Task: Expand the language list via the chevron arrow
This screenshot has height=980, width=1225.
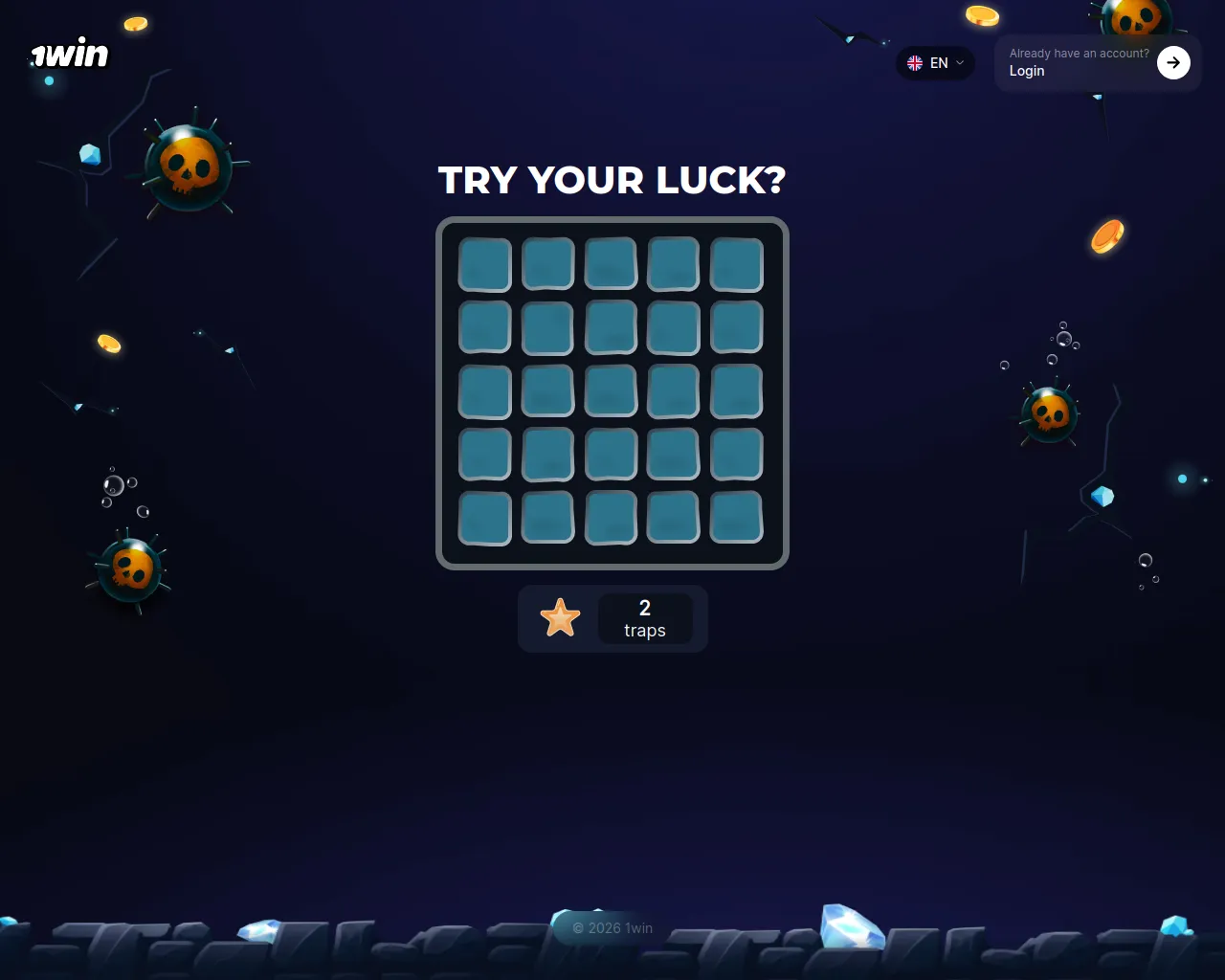Action: (x=960, y=63)
